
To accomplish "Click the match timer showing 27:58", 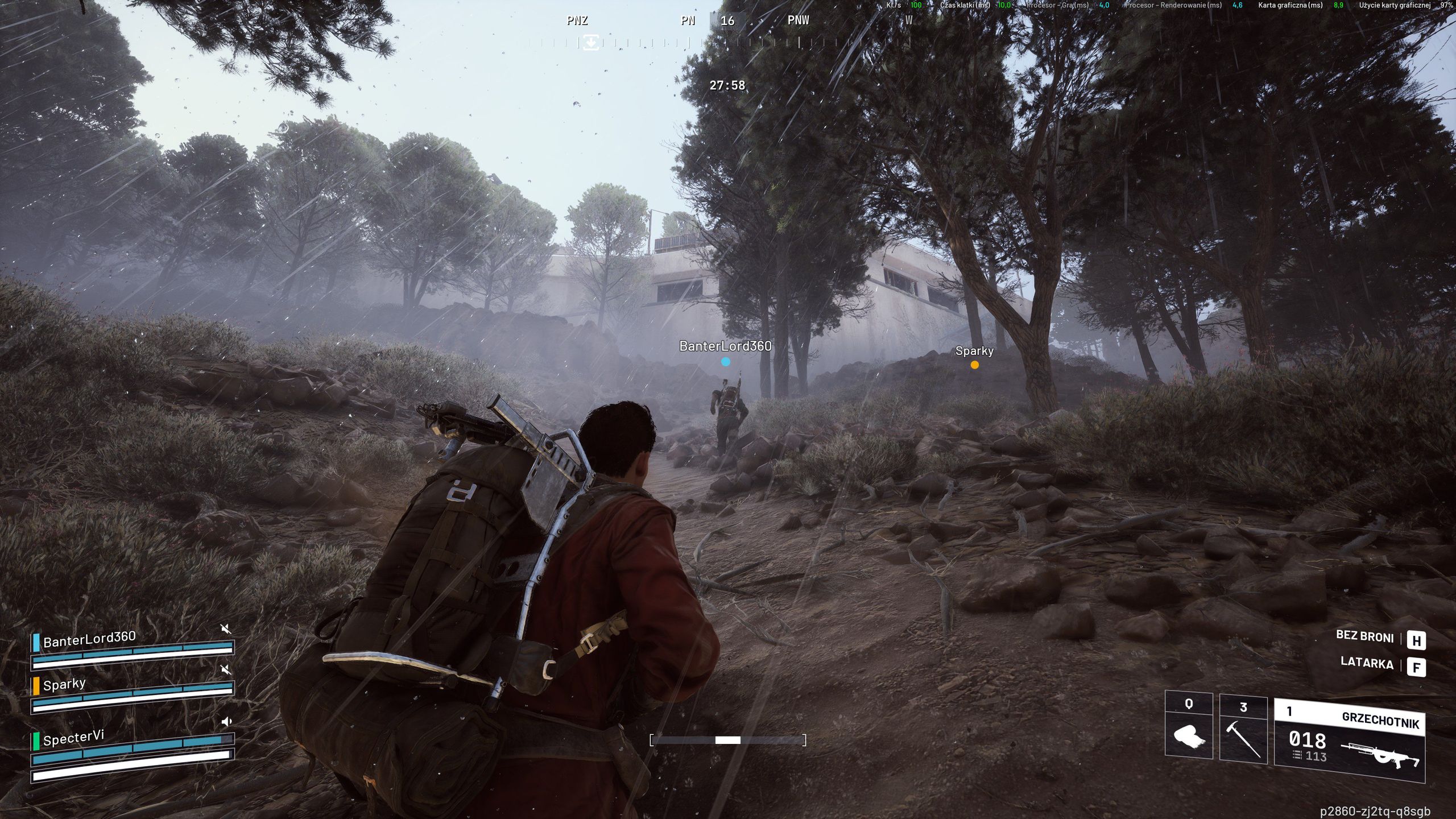I will 729,85.
